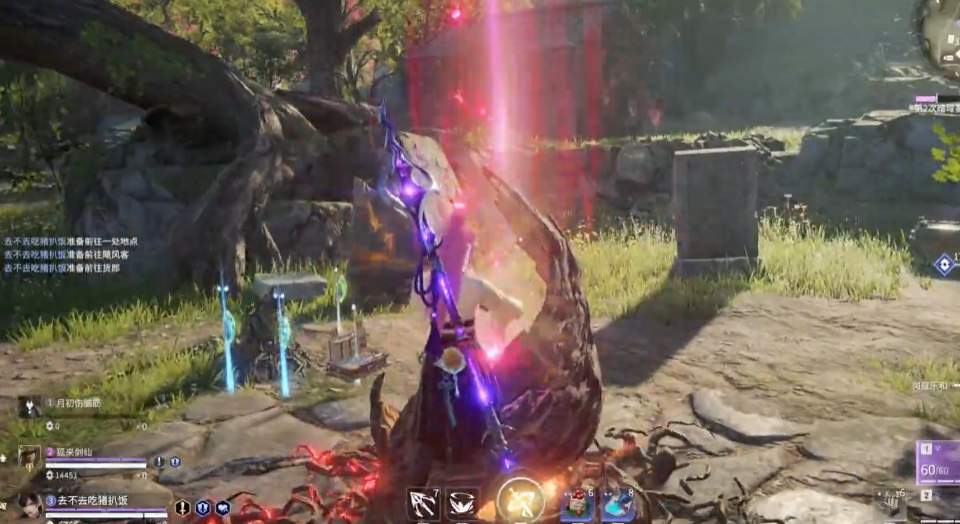Screen dimensions: 960x524
Task: Click the diamond marker icon at right edge
Action: [x=944, y=264]
